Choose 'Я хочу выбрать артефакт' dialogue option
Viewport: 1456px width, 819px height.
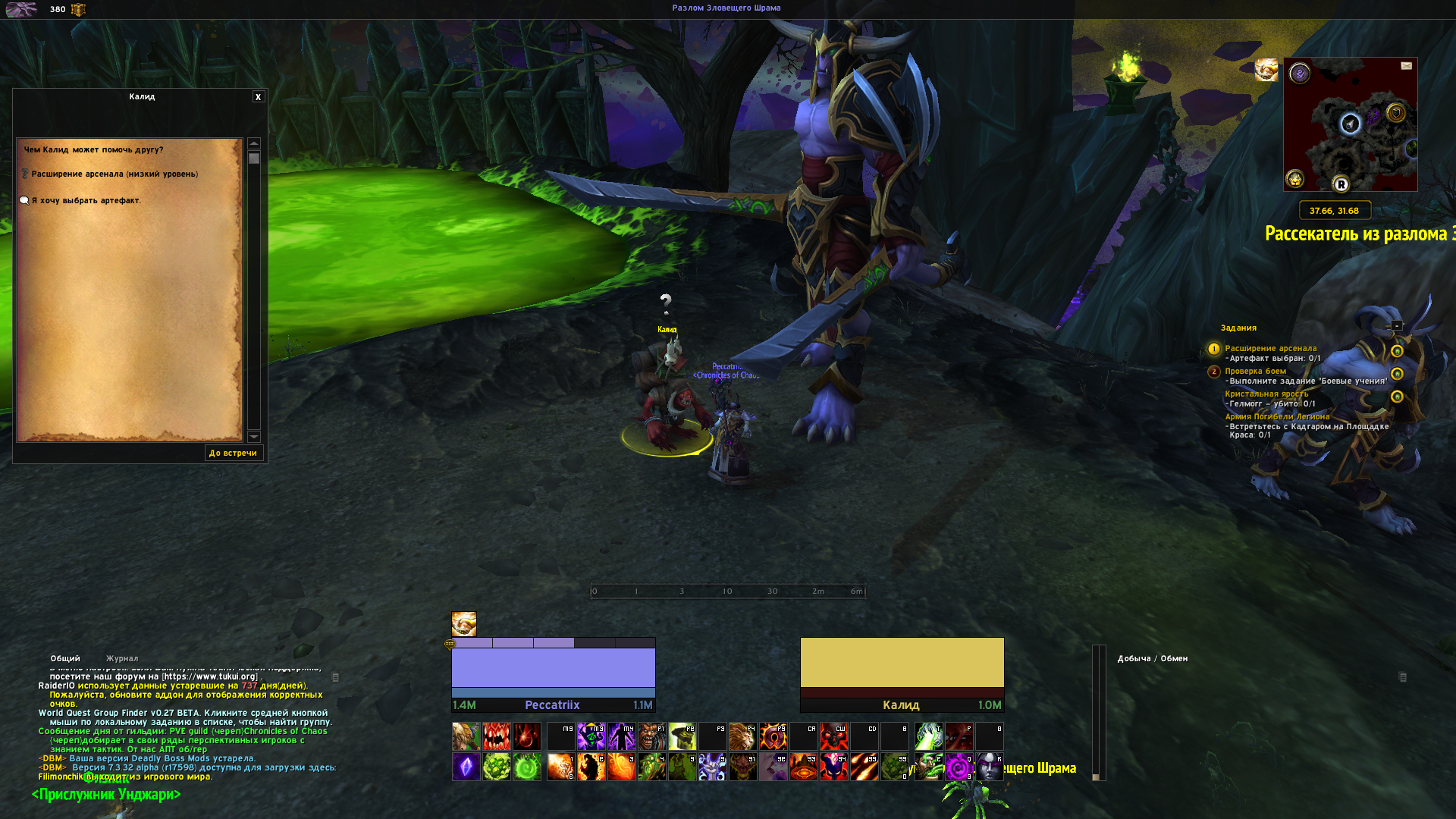pyautogui.click(x=86, y=201)
